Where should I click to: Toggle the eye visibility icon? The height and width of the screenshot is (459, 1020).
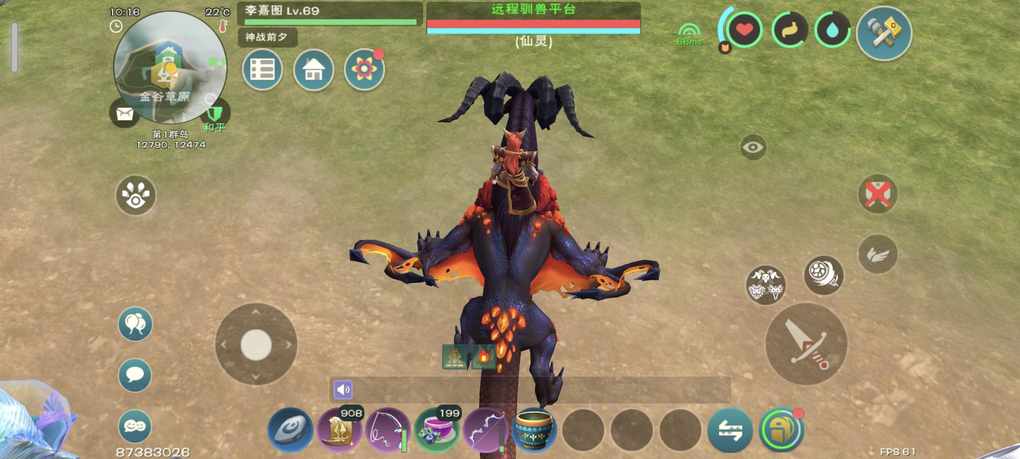(x=753, y=148)
